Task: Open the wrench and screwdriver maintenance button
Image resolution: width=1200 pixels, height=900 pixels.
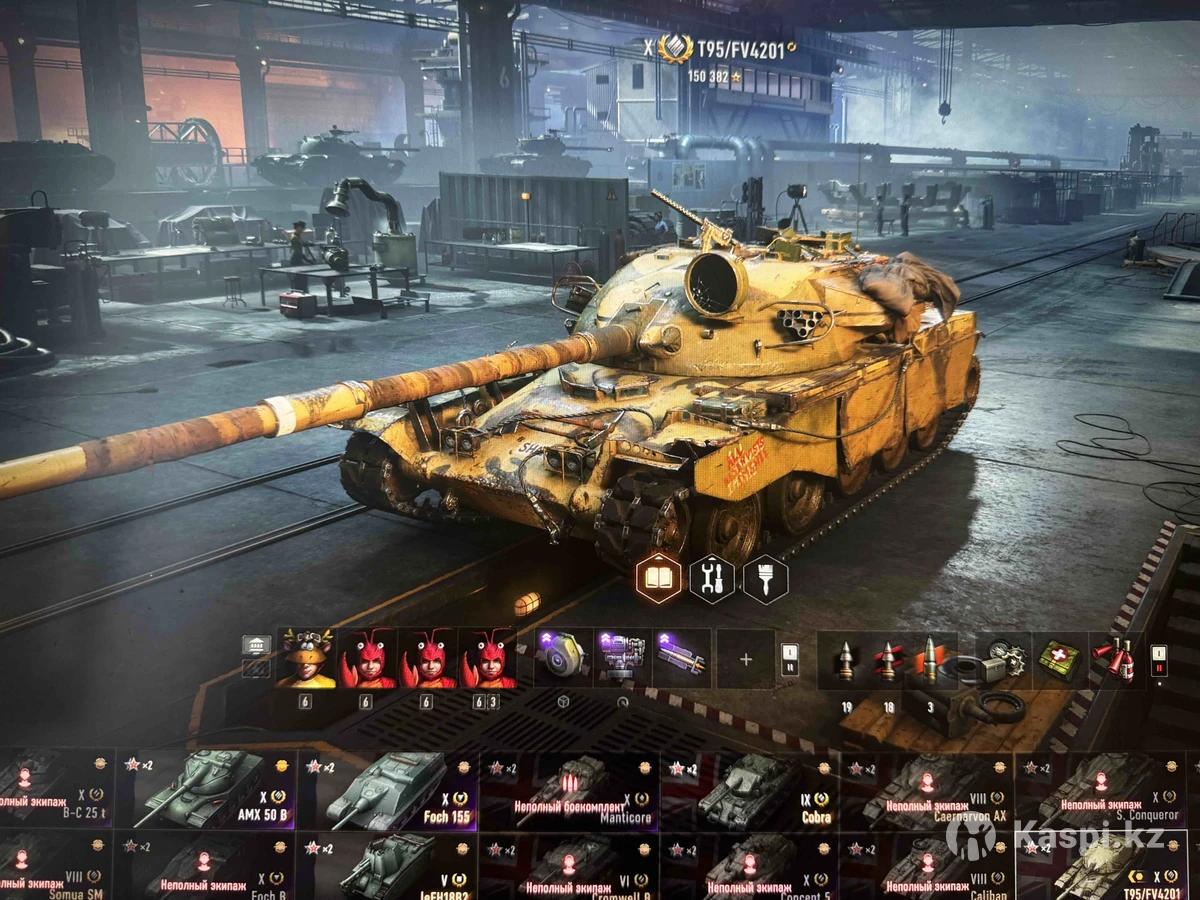Action: 712,578
